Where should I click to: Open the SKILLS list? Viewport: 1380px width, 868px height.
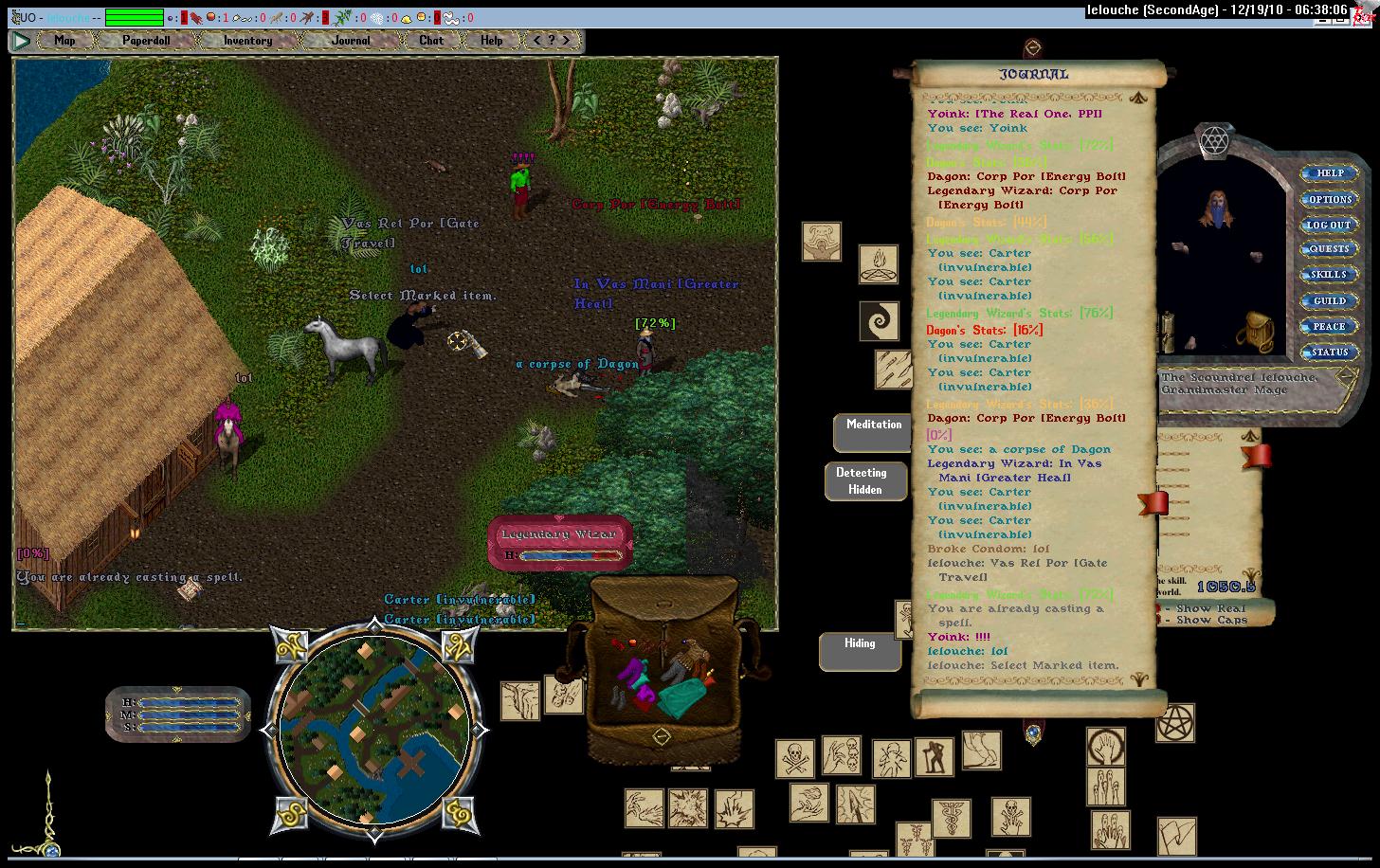click(1329, 275)
